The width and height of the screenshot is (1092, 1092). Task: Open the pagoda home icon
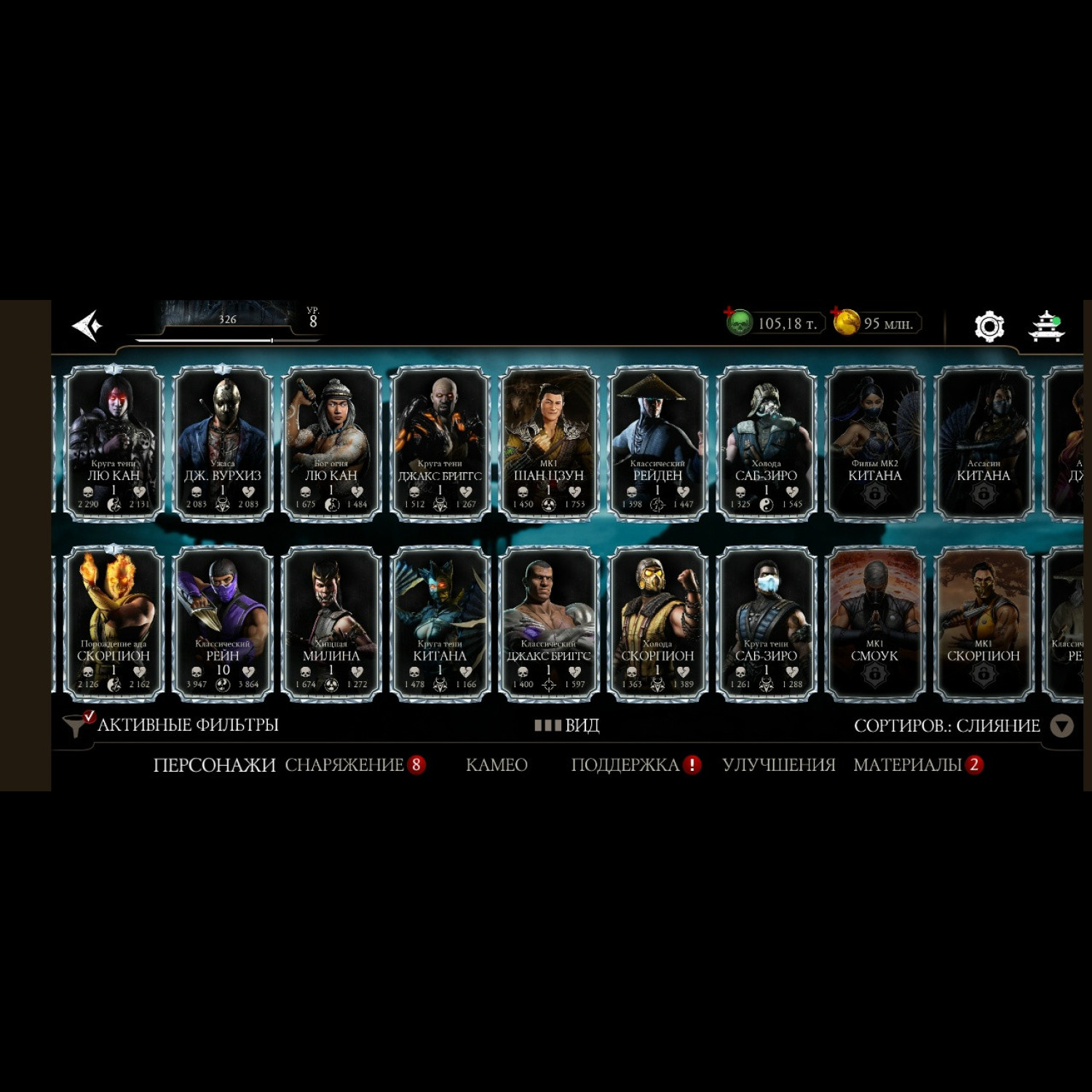tap(1046, 325)
